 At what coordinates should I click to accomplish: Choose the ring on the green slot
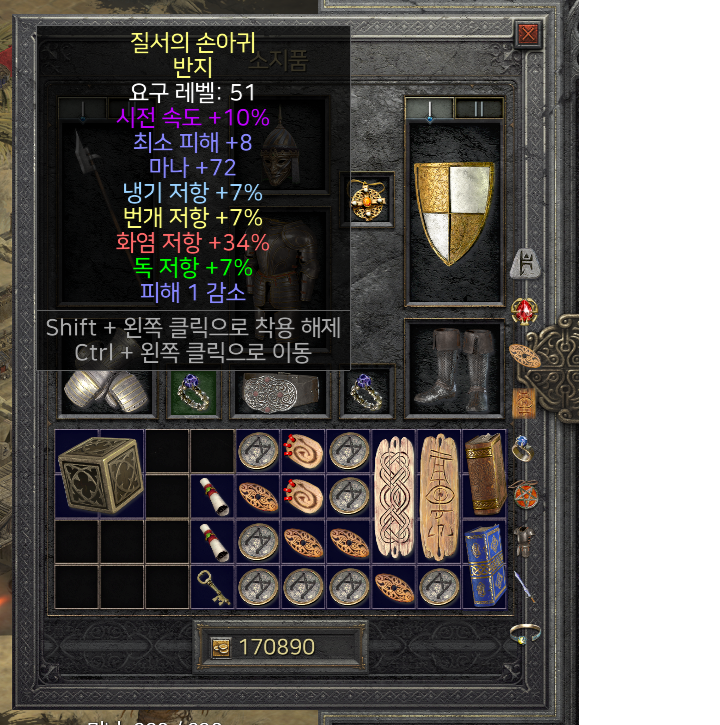point(190,391)
